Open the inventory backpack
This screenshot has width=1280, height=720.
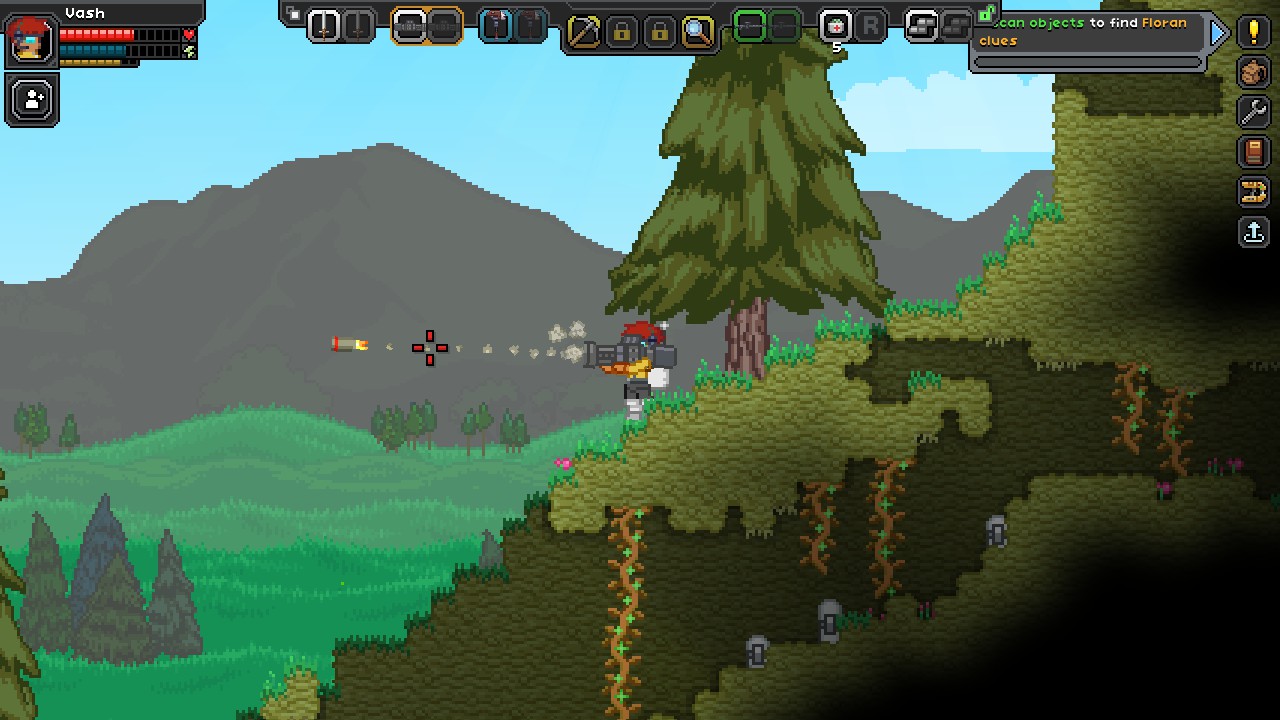[1254, 72]
